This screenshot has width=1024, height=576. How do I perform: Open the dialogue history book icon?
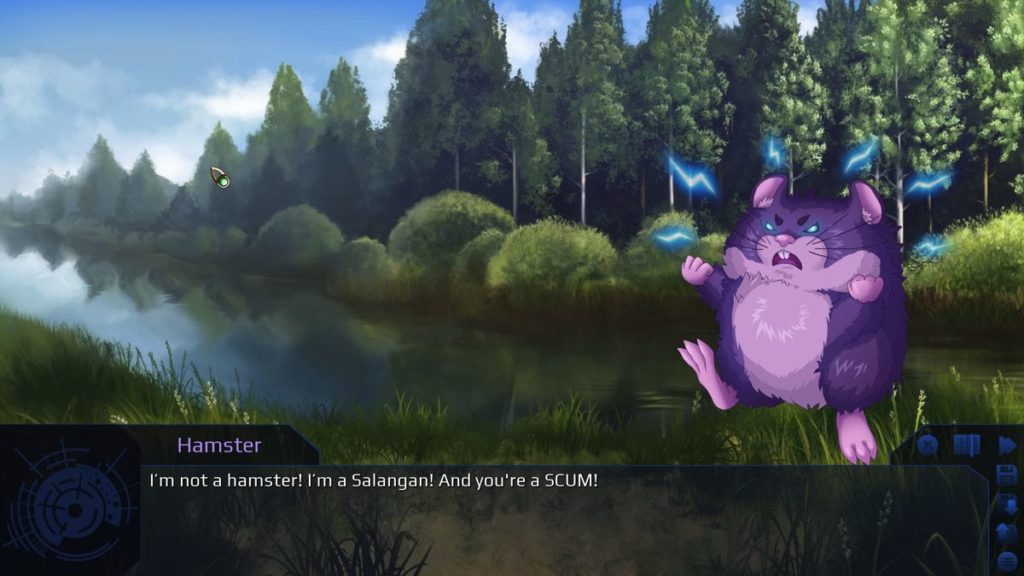966,446
